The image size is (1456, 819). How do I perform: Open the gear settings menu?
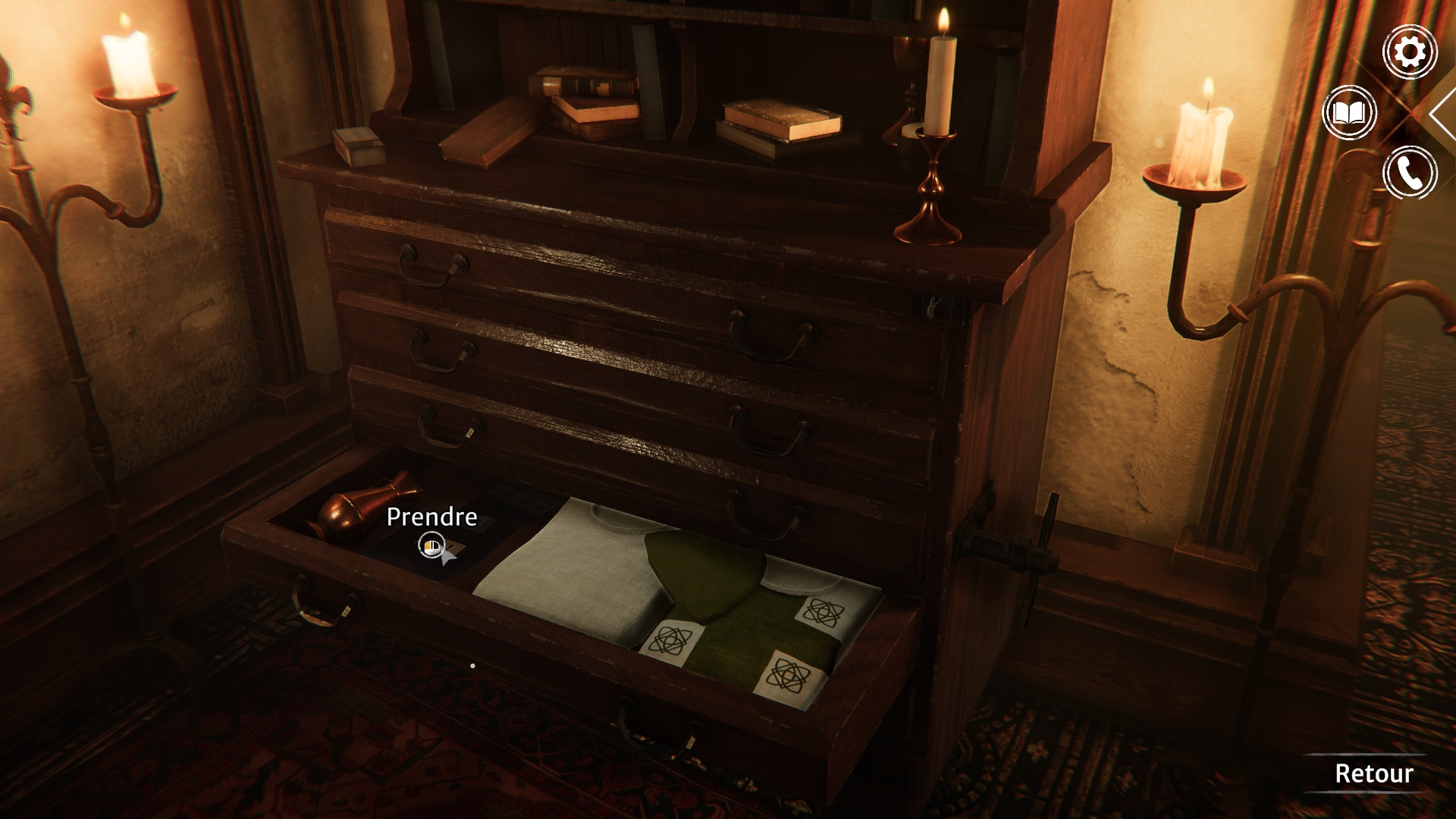pos(1410,52)
